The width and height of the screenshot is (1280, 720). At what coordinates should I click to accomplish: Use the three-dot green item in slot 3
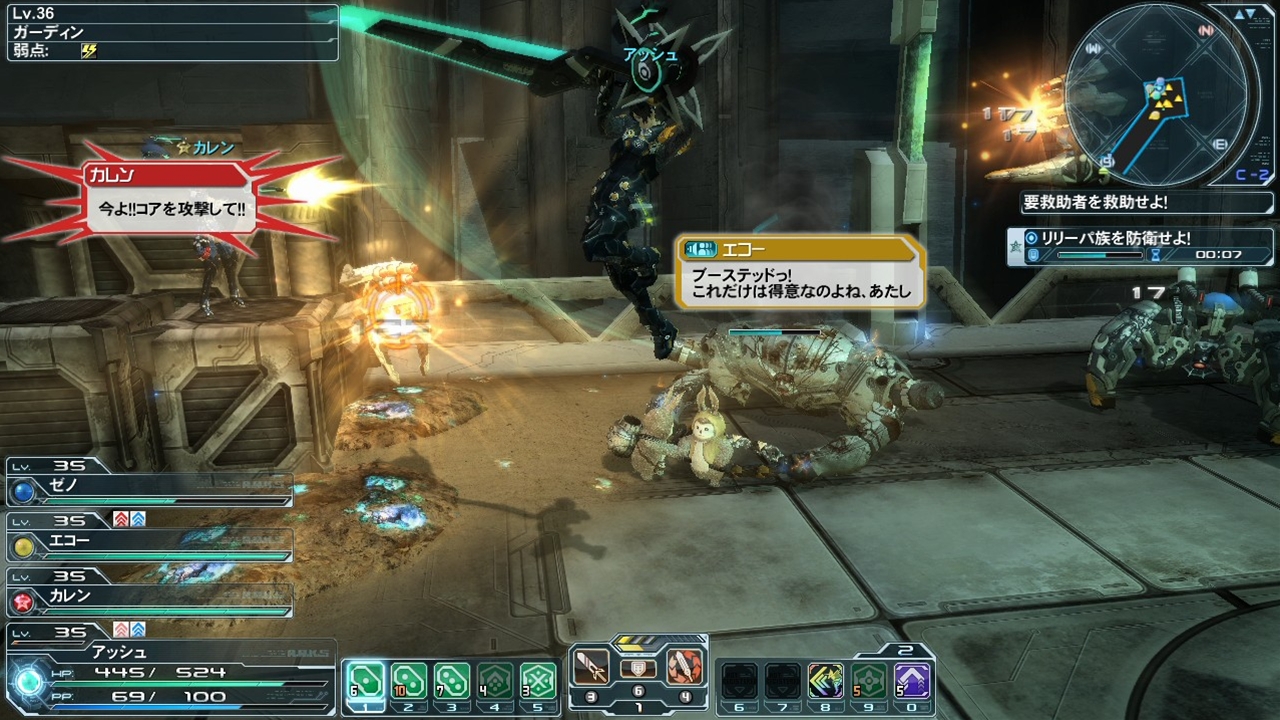452,682
